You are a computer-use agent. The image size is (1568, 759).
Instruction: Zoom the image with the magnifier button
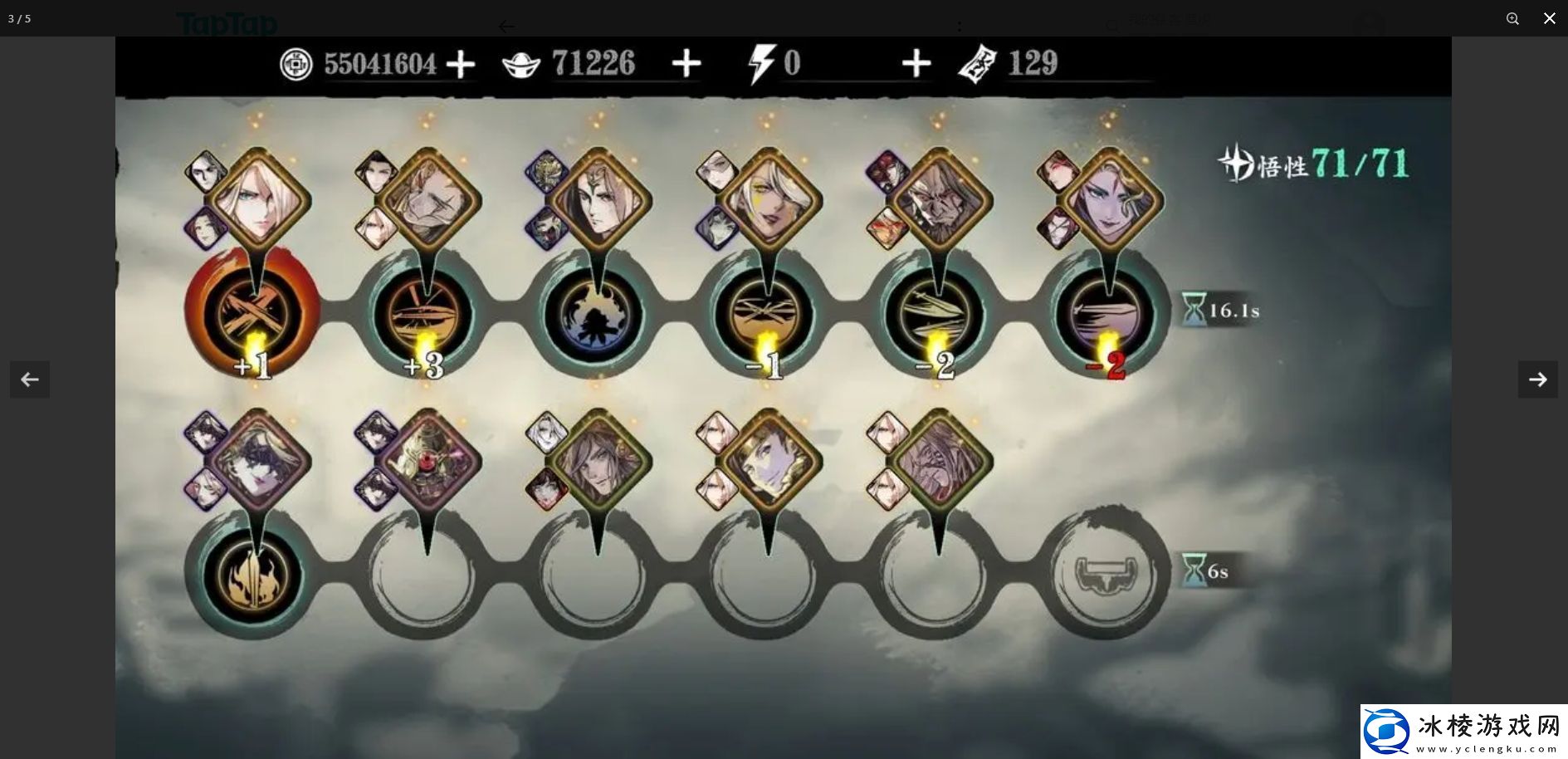[x=1512, y=18]
